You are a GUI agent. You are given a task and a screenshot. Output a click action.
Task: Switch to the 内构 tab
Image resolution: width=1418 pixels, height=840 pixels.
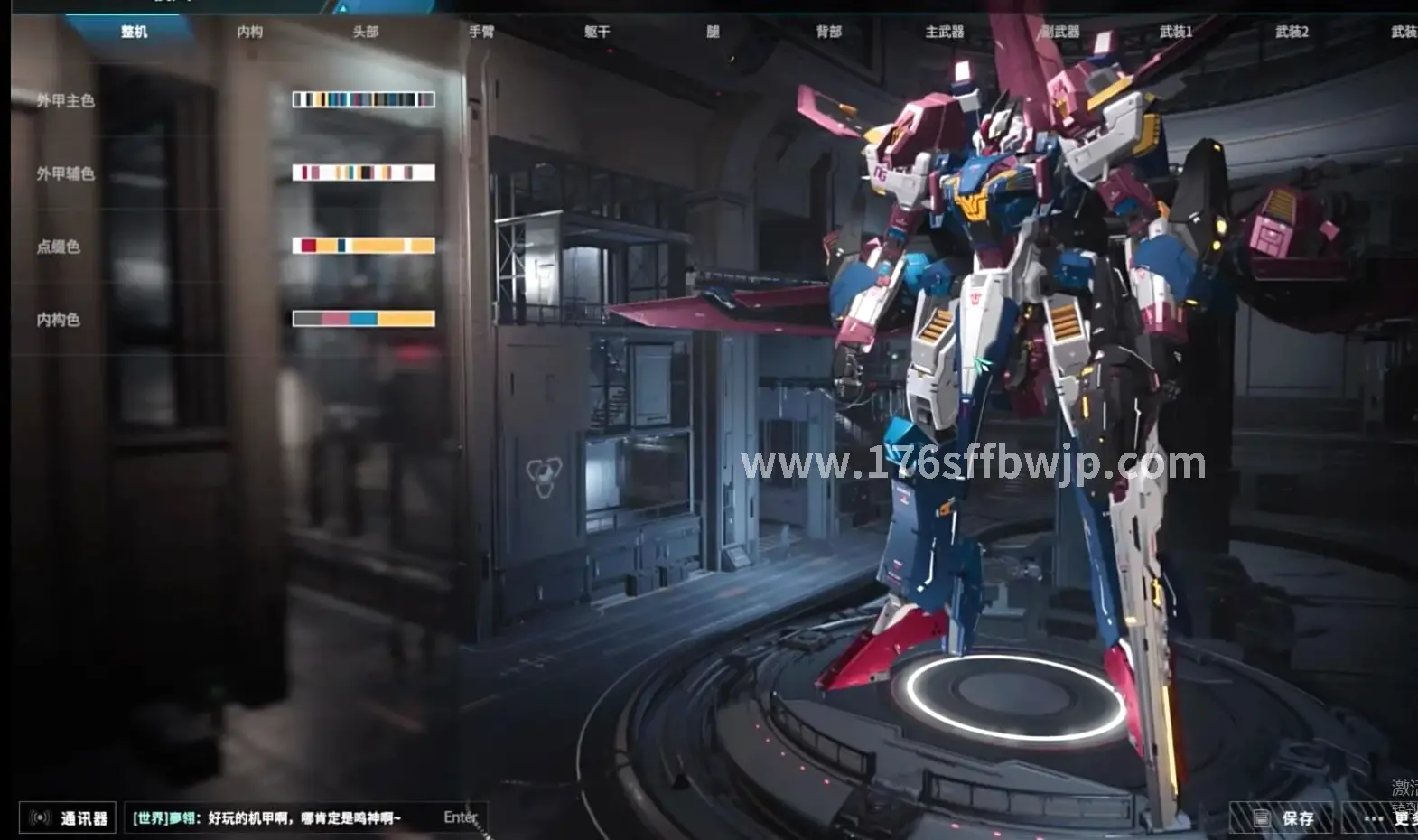pyautogui.click(x=249, y=32)
